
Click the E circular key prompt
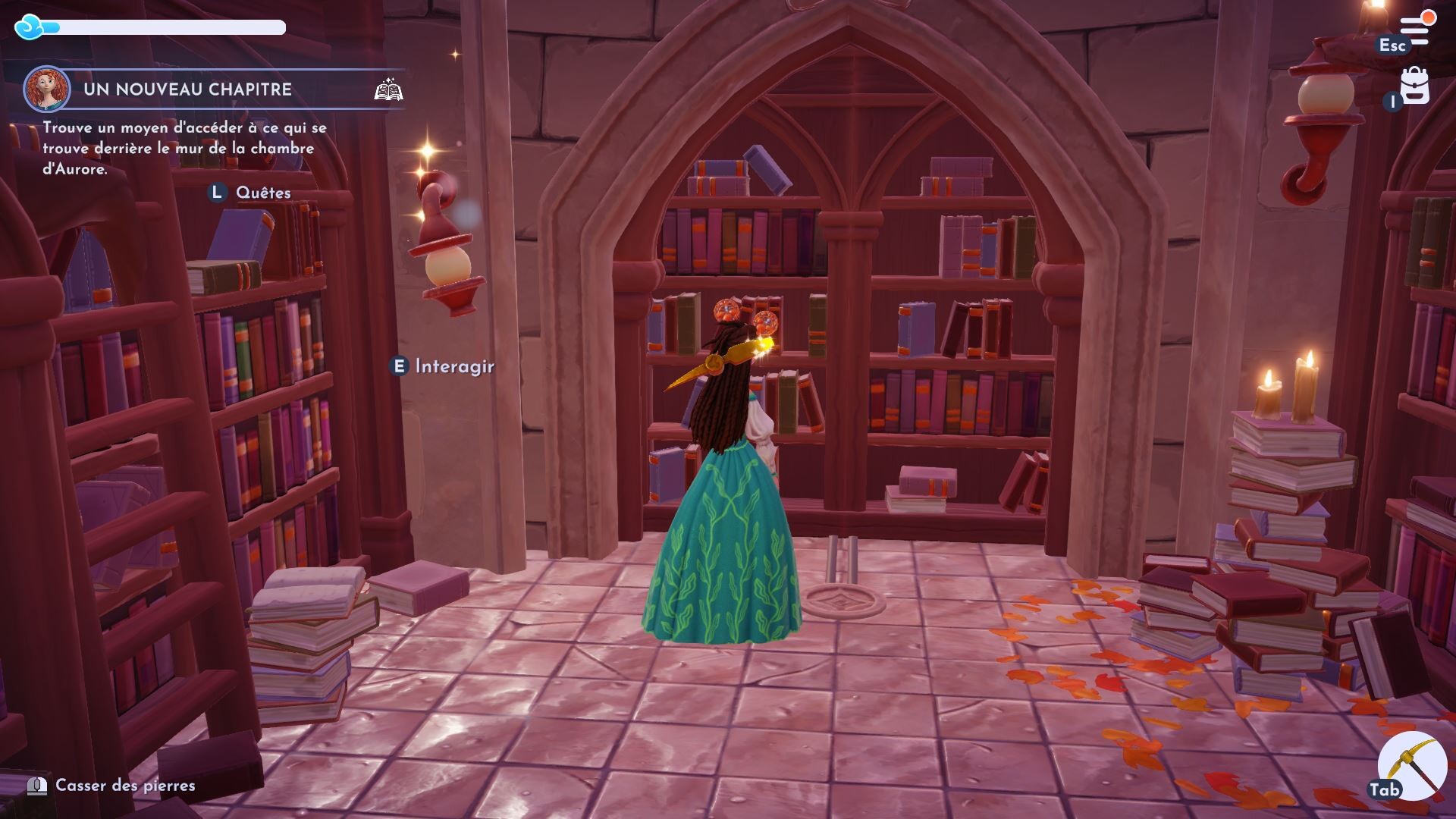point(399,365)
